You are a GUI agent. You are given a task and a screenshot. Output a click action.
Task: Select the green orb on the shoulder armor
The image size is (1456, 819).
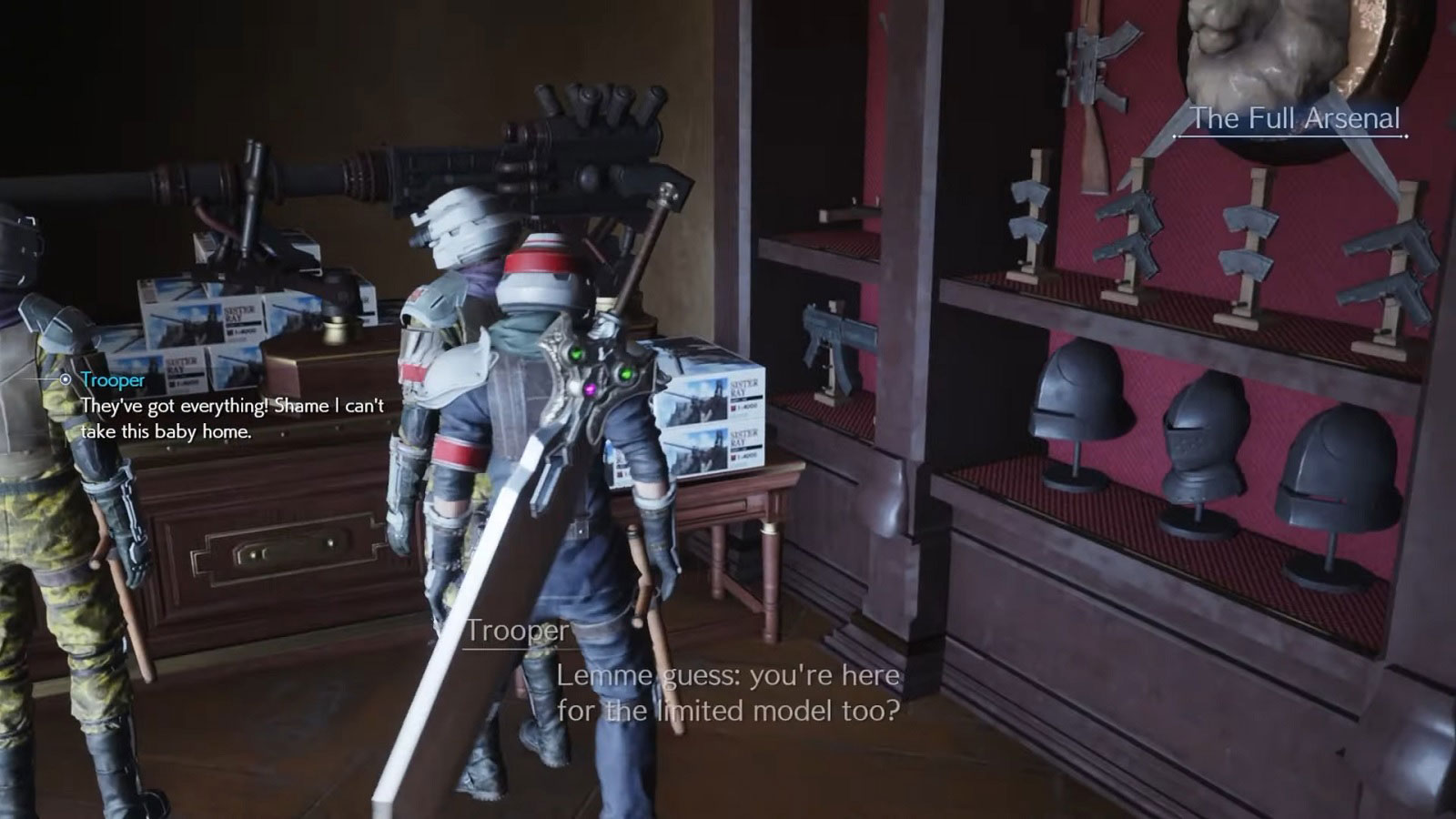pyautogui.click(x=576, y=353)
